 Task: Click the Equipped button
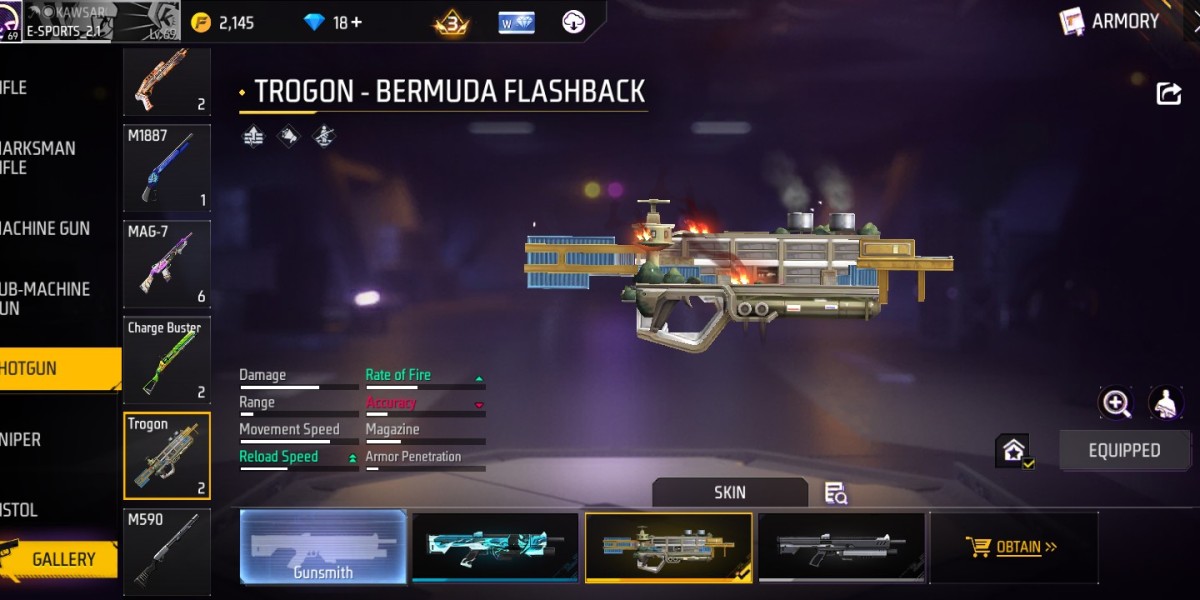pyautogui.click(x=1124, y=451)
